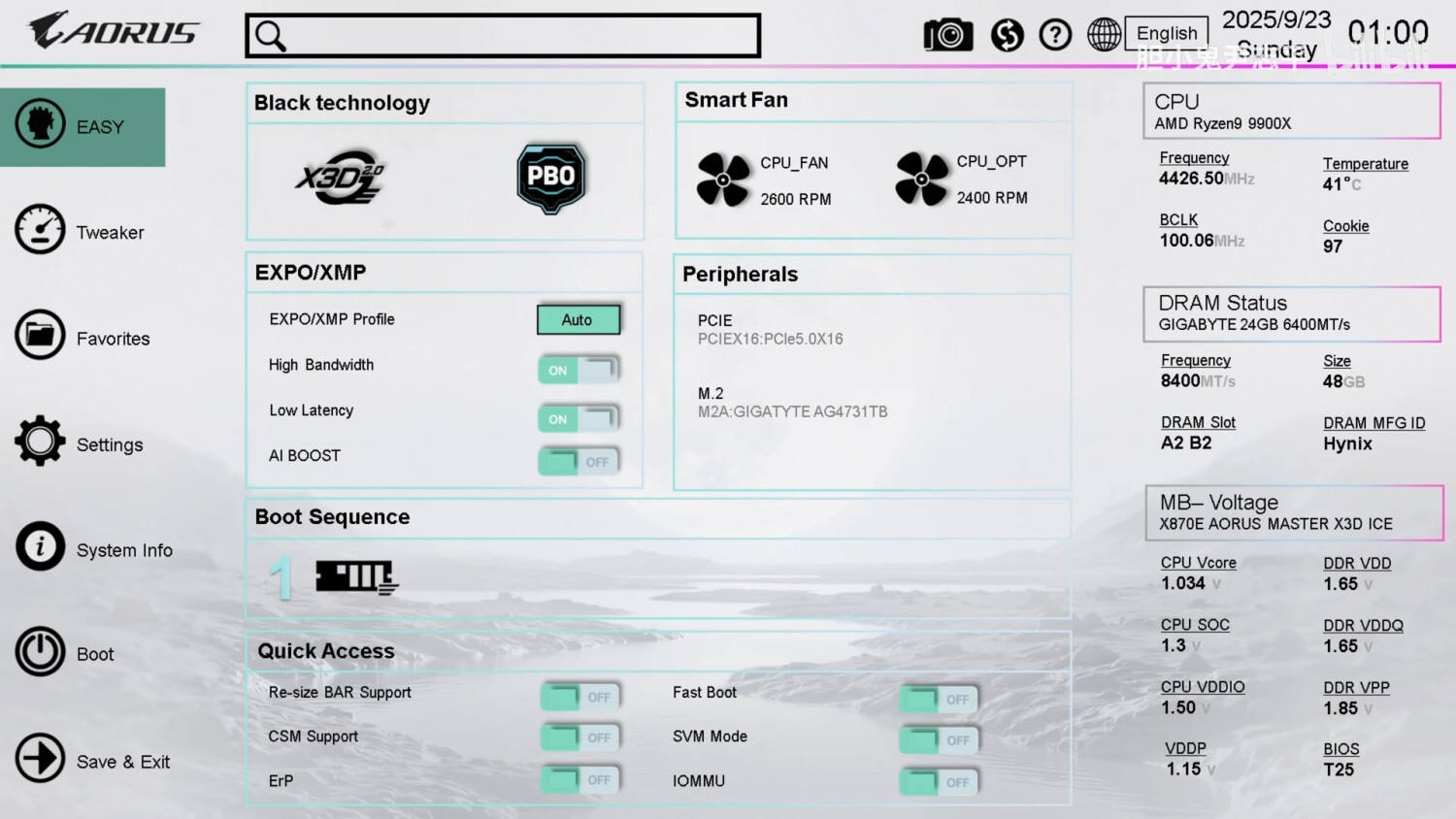
Task: Open the help question mark icon
Action: 1055,36
